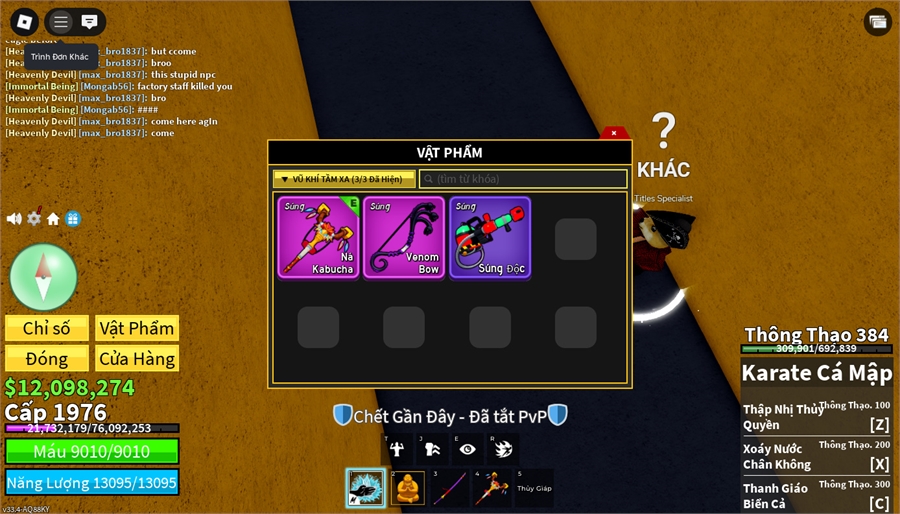Activate the eye observation ability icon
This screenshot has width=900, height=514.
point(467,449)
